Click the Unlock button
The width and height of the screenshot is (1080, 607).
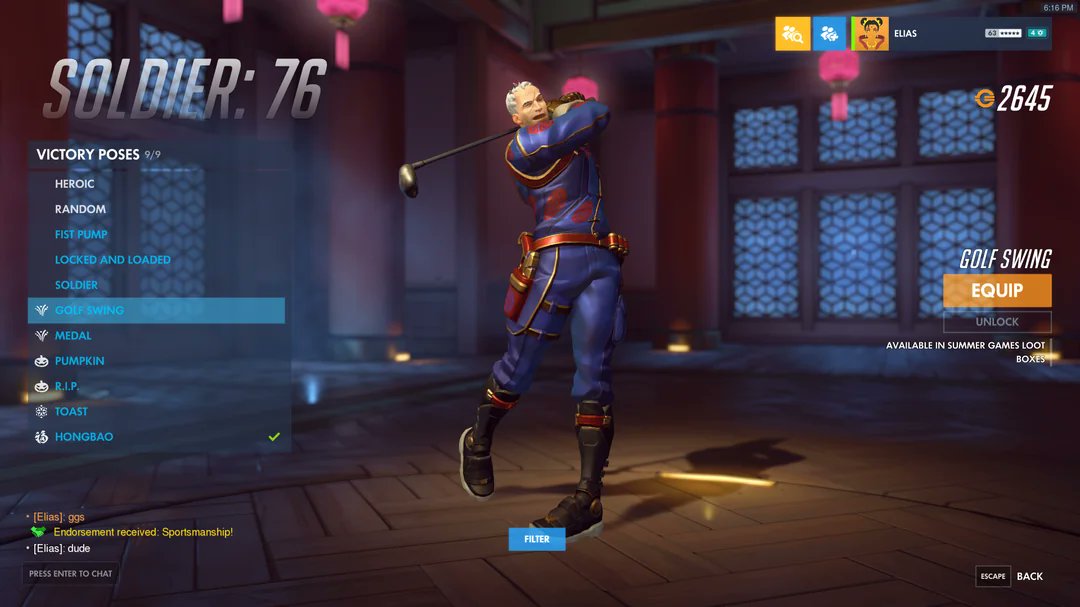(x=997, y=322)
